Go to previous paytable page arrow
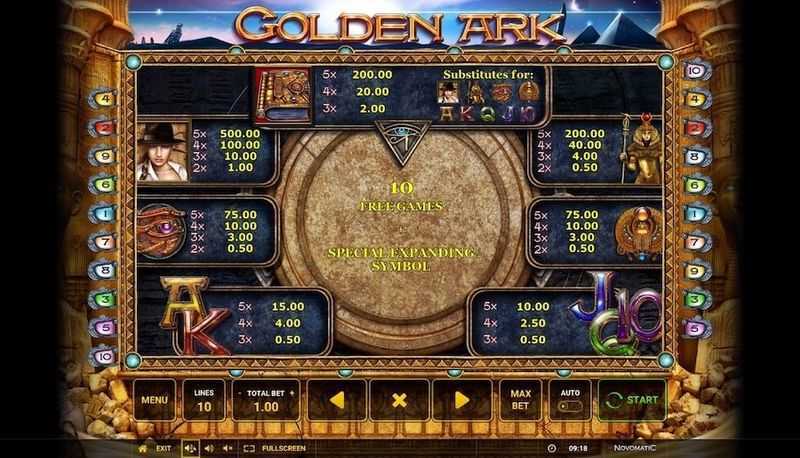This screenshot has height=458, width=800. click(337, 401)
